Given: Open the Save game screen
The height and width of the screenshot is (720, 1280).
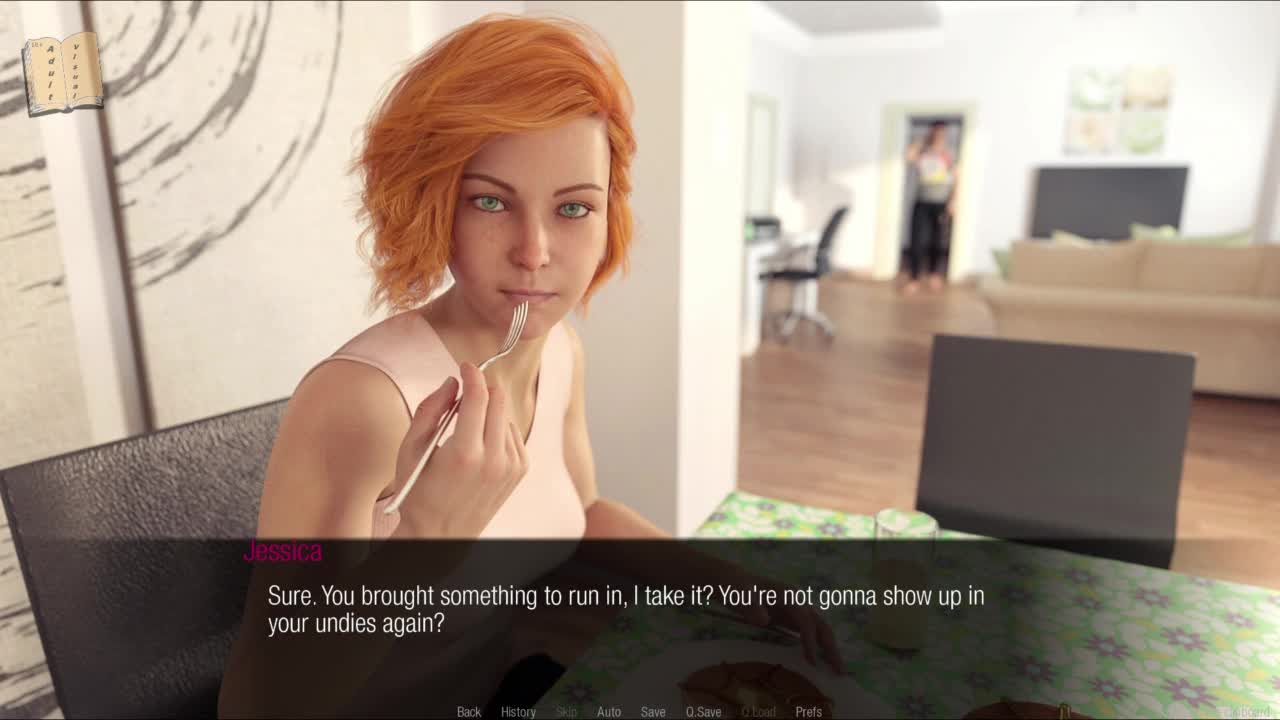Looking at the screenshot, I should [x=653, y=712].
